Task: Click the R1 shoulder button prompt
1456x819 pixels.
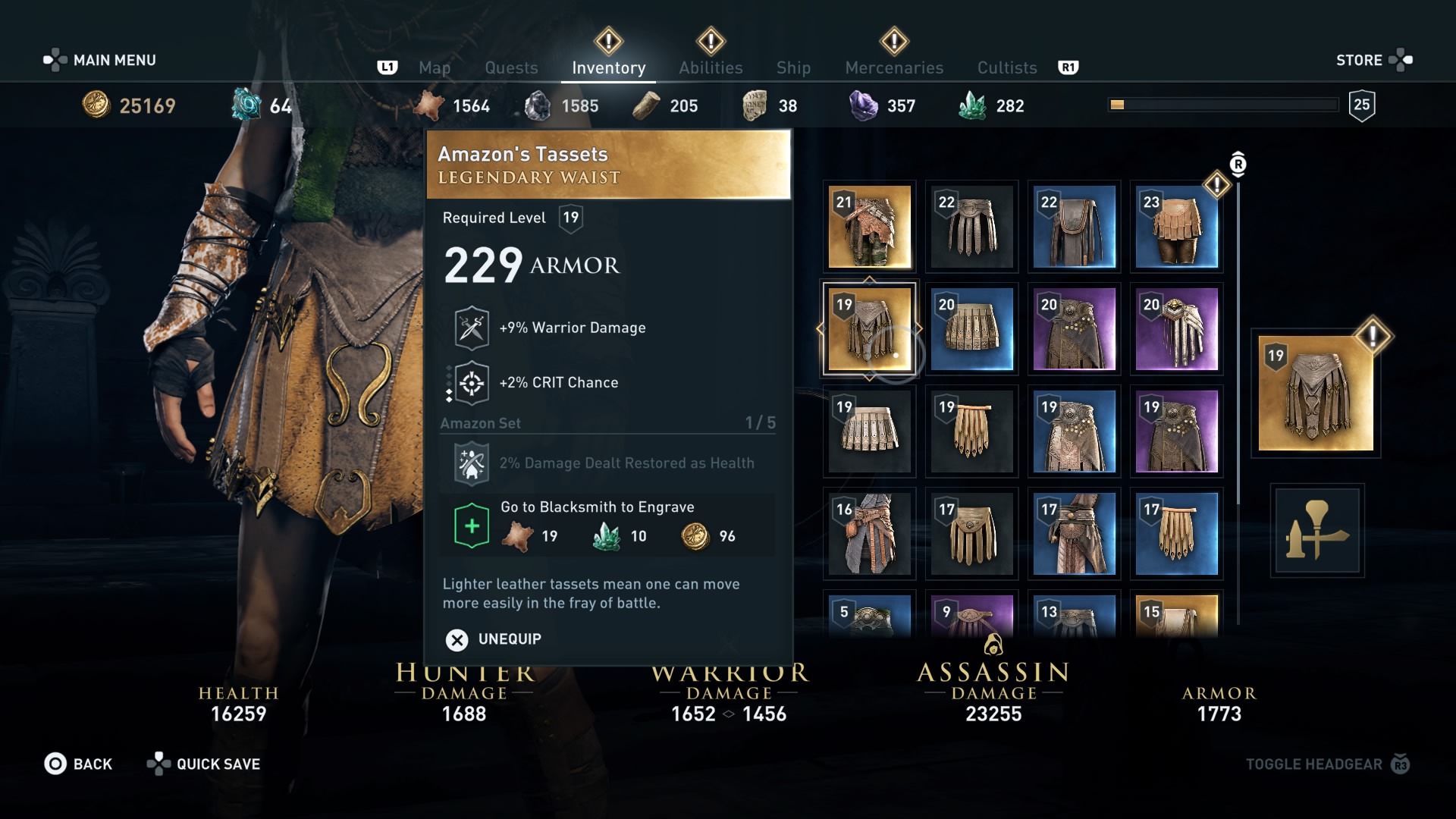Action: click(x=1068, y=67)
